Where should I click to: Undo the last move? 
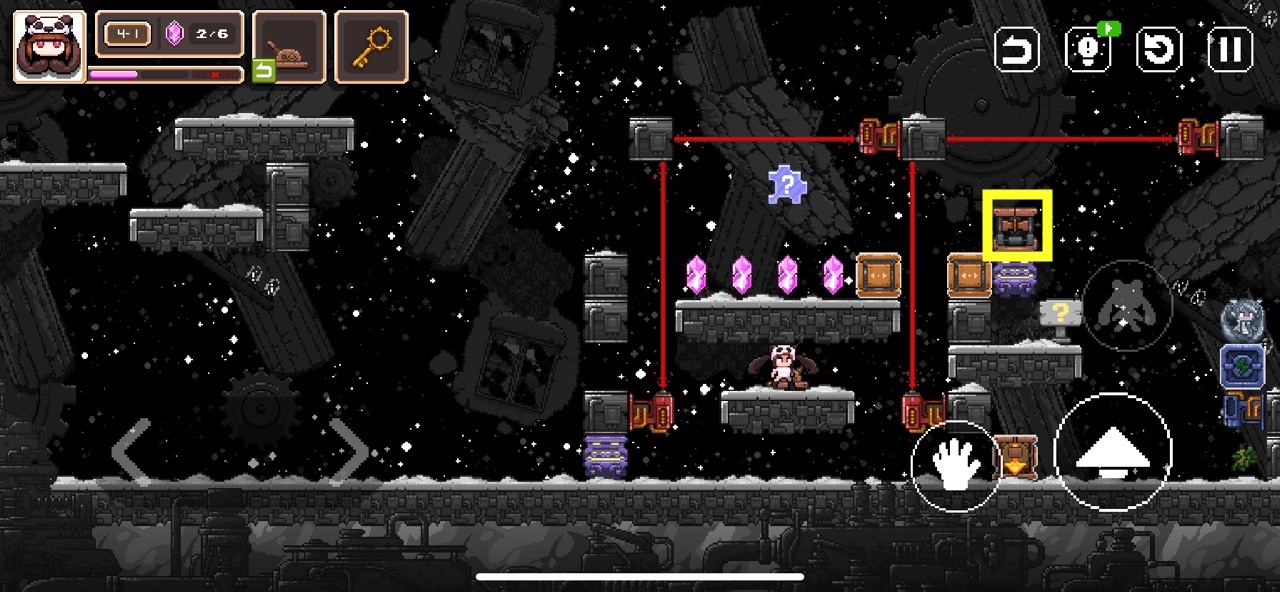point(1017,49)
